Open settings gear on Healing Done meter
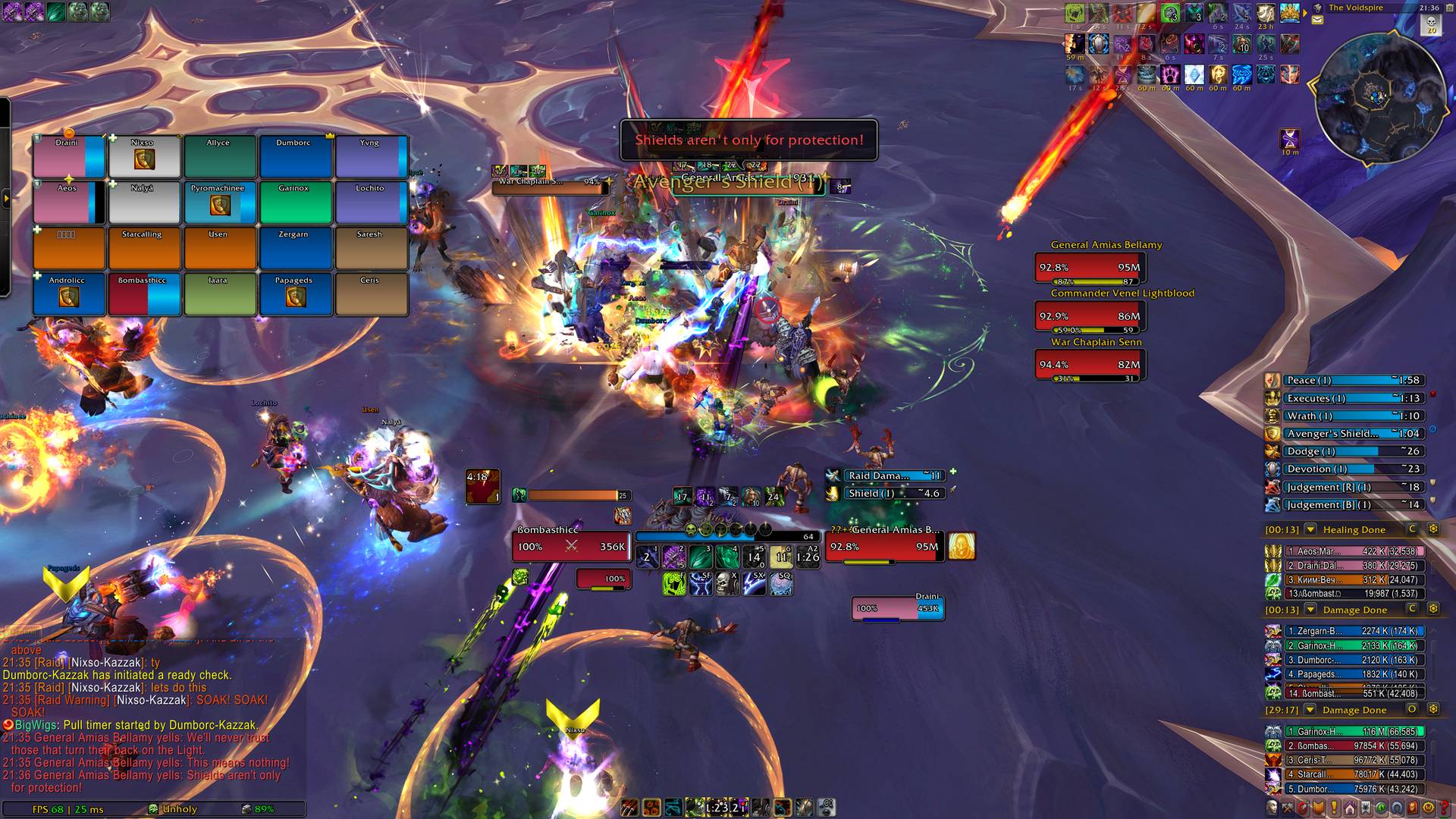This screenshot has height=819, width=1456. [x=1433, y=529]
